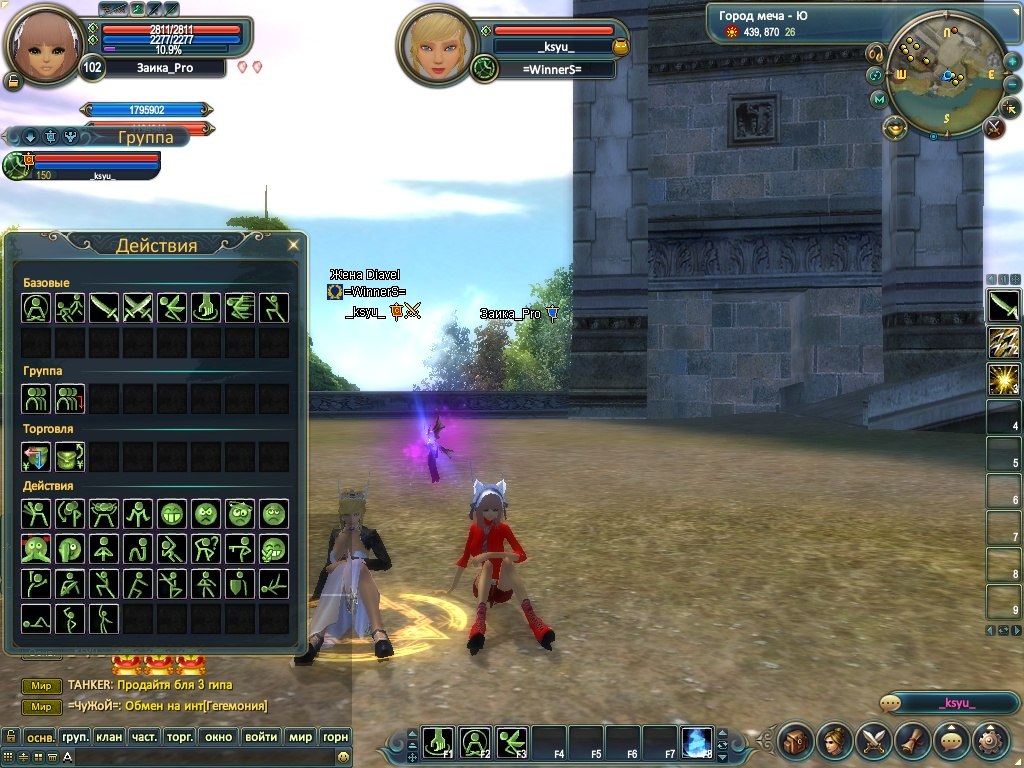The image size is (1024, 768).
Task: Switch chat to the торг. tab
Action: pos(179,737)
